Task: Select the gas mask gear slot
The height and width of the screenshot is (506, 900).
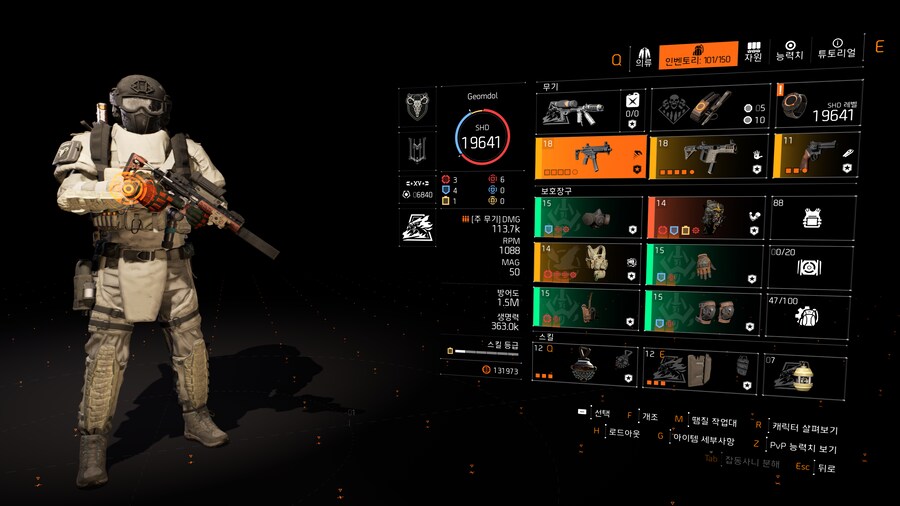Action: (588, 217)
